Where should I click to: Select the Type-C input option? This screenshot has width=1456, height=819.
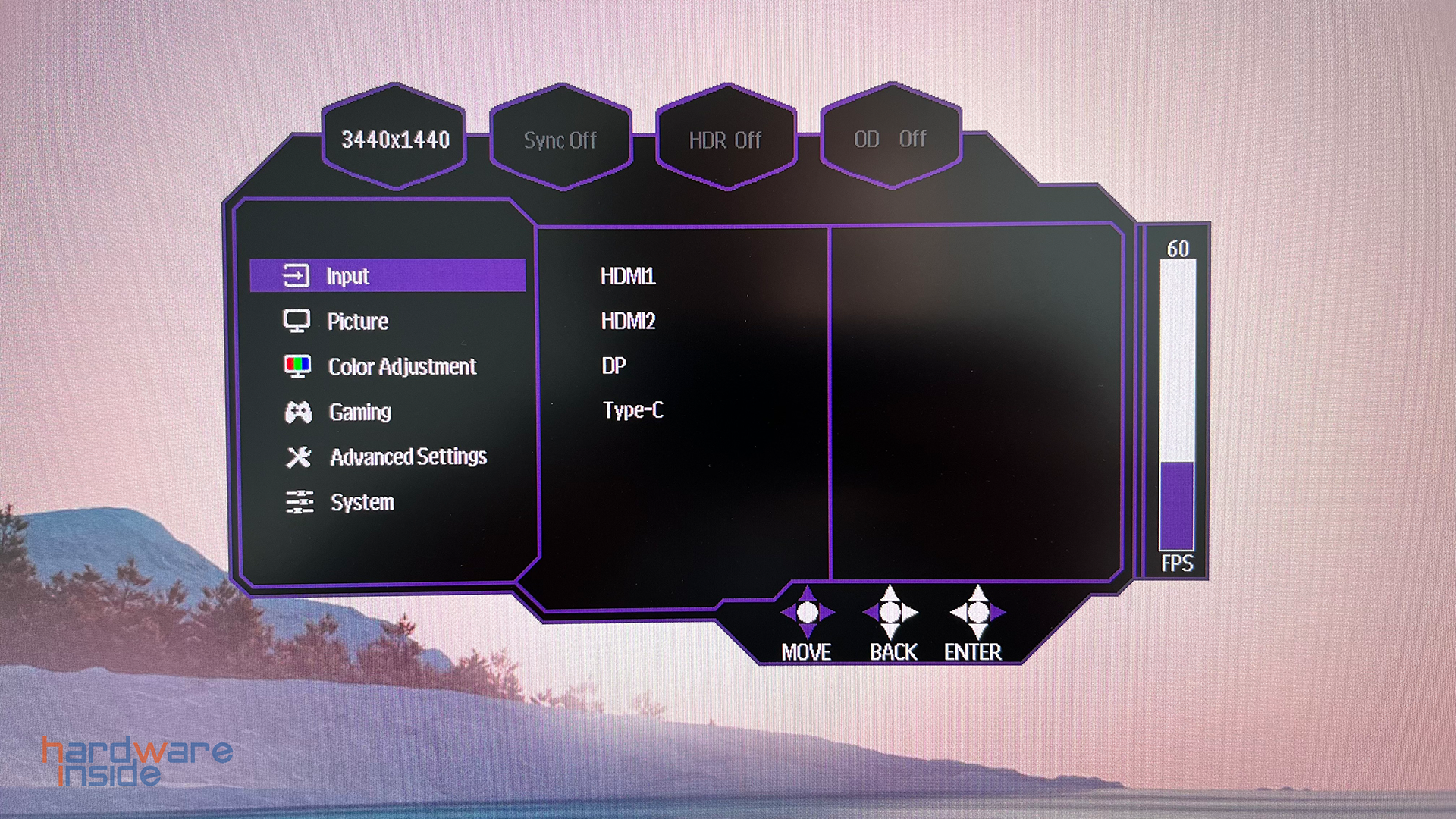tap(632, 411)
